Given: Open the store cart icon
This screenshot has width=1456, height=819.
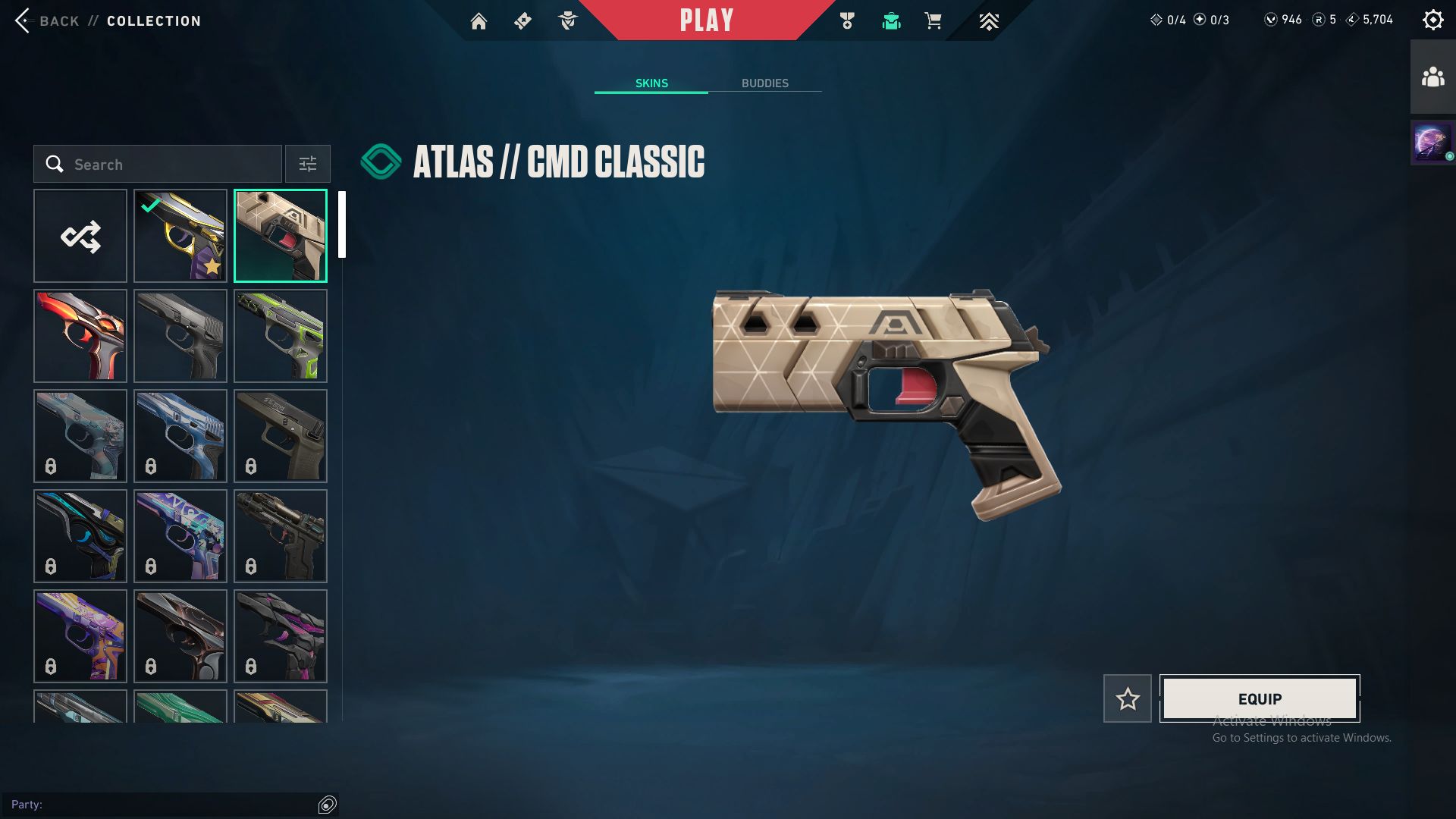Looking at the screenshot, I should pyautogui.click(x=933, y=21).
